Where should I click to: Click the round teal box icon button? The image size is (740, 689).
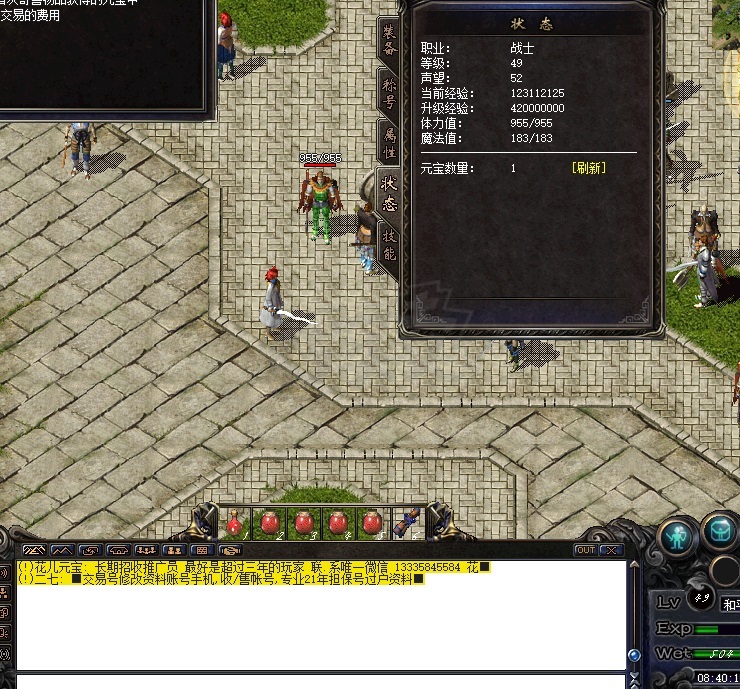719,533
